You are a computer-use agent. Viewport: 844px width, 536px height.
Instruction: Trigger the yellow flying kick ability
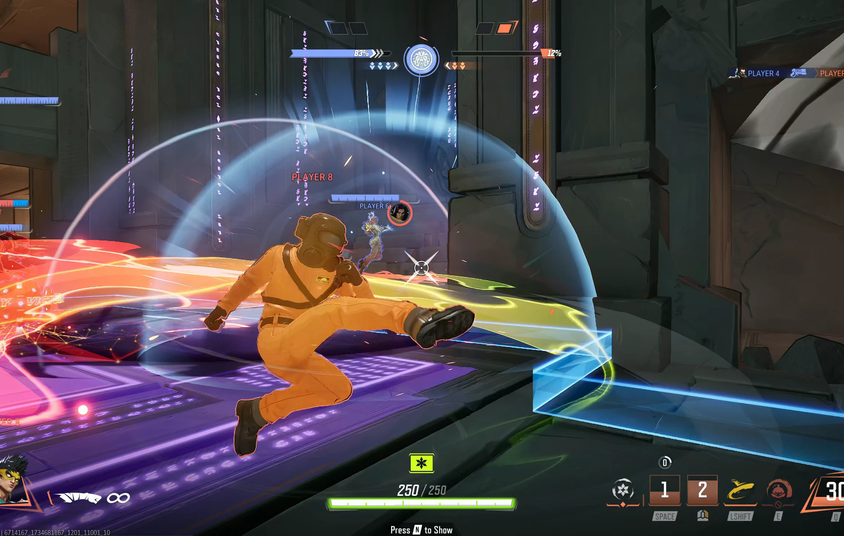click(x=740, y=491)
